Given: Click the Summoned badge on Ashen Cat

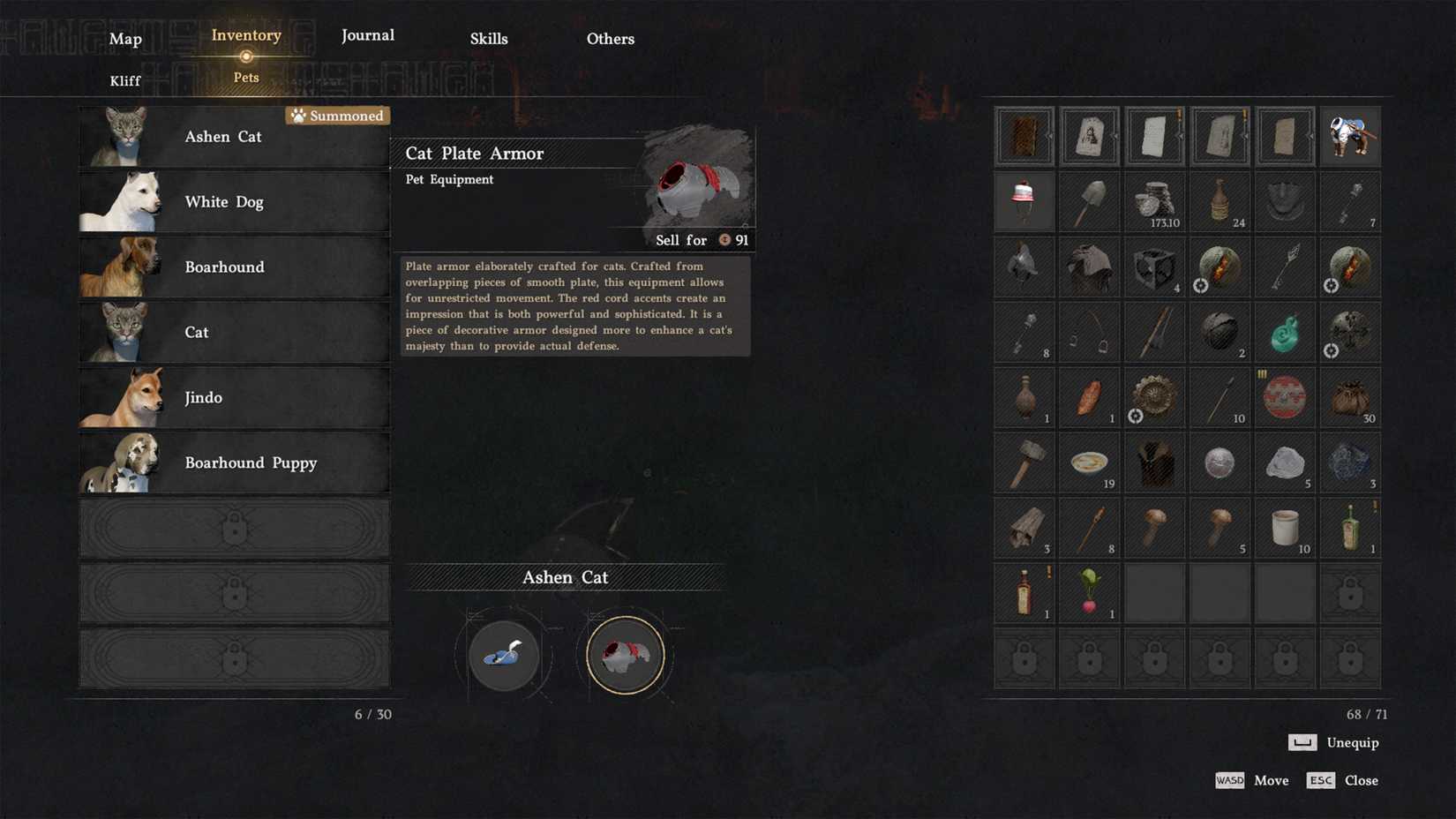Looking at the screenshot, I should [338, 116].
